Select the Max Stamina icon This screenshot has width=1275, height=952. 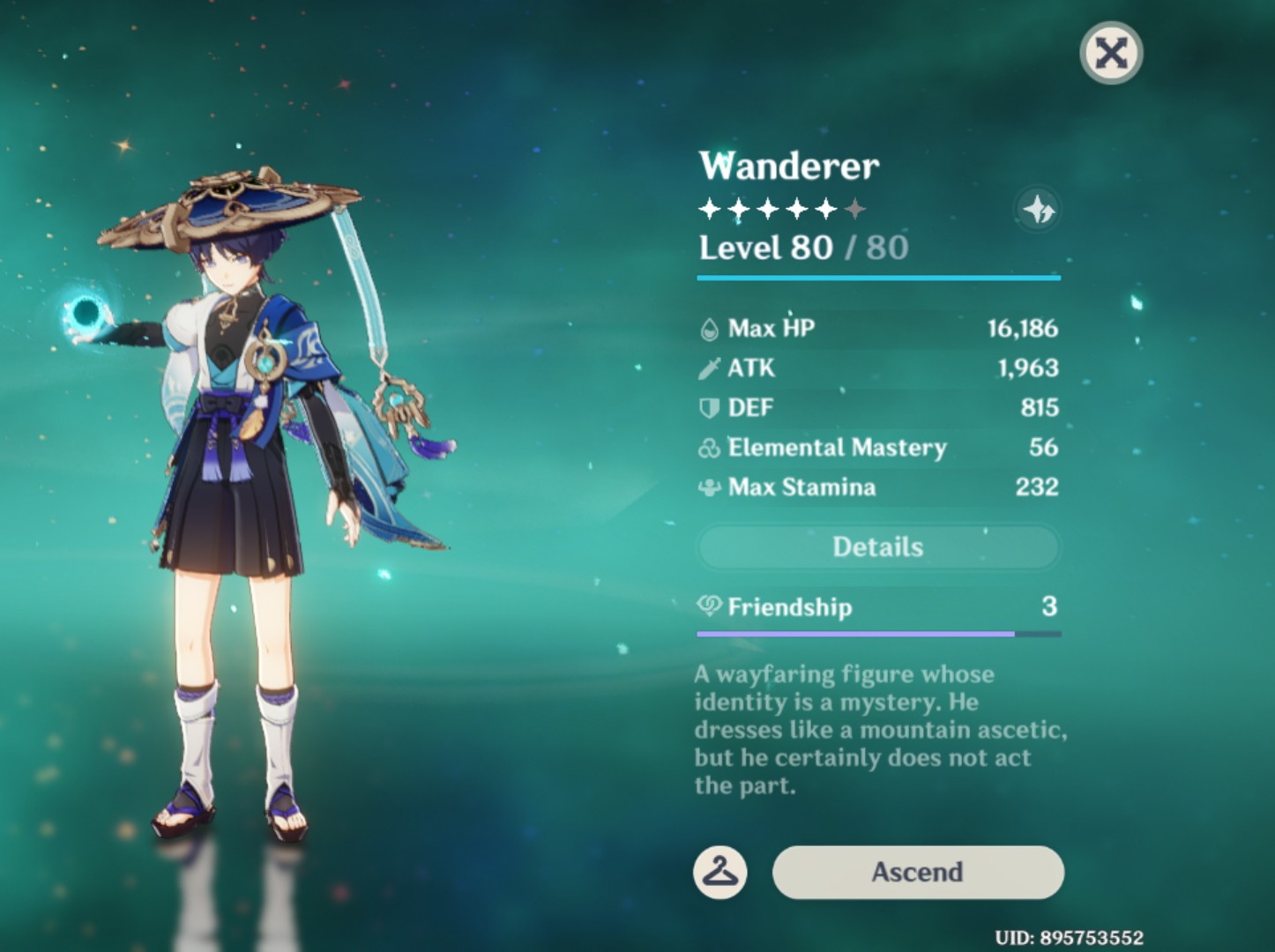tap(711, 487)
